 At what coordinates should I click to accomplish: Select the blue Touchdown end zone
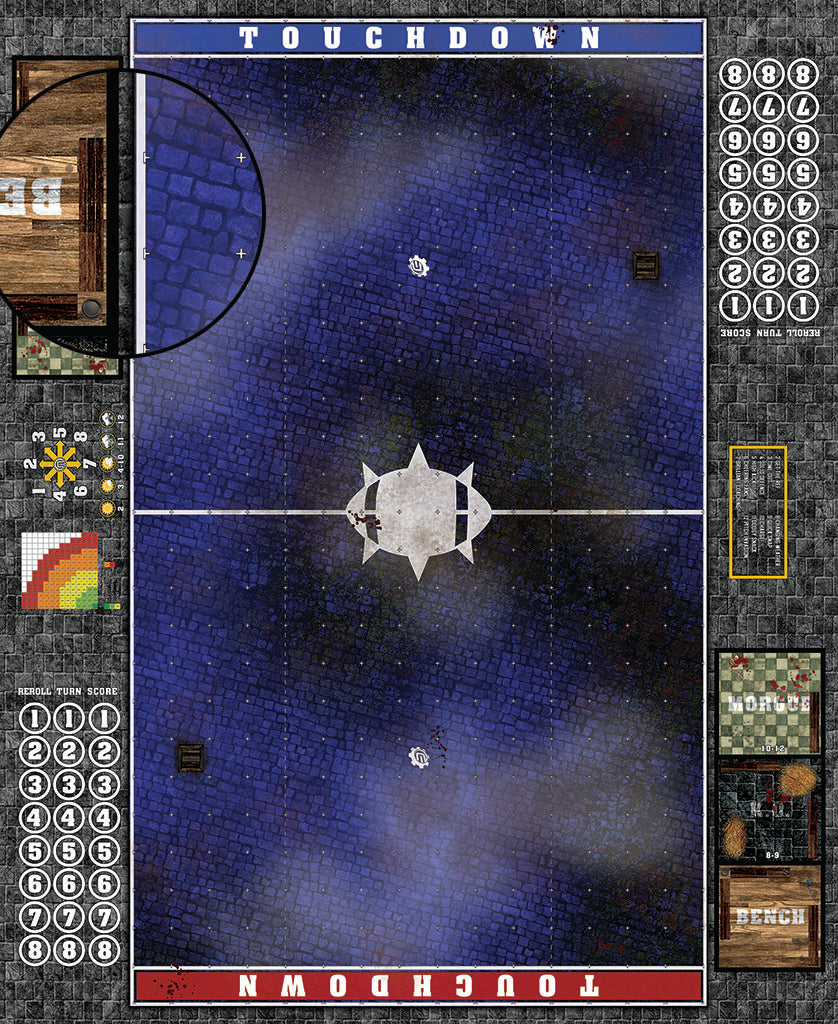(x=418, y=38)
